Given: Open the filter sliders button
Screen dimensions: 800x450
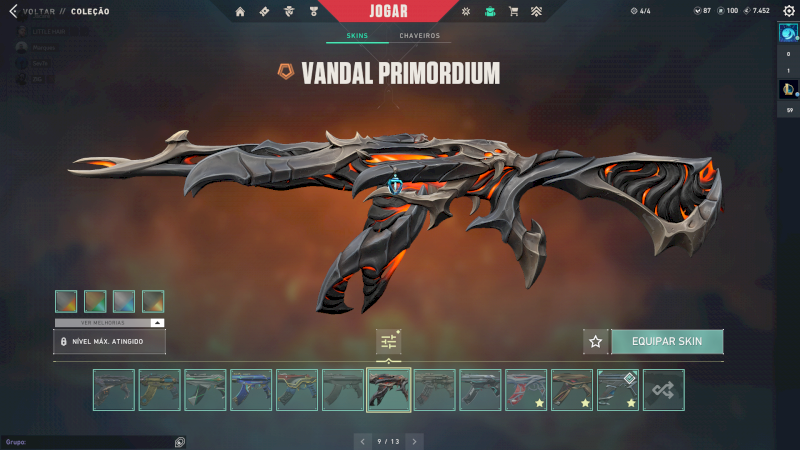Looking at the screenshot, I should tap(389, 341).
